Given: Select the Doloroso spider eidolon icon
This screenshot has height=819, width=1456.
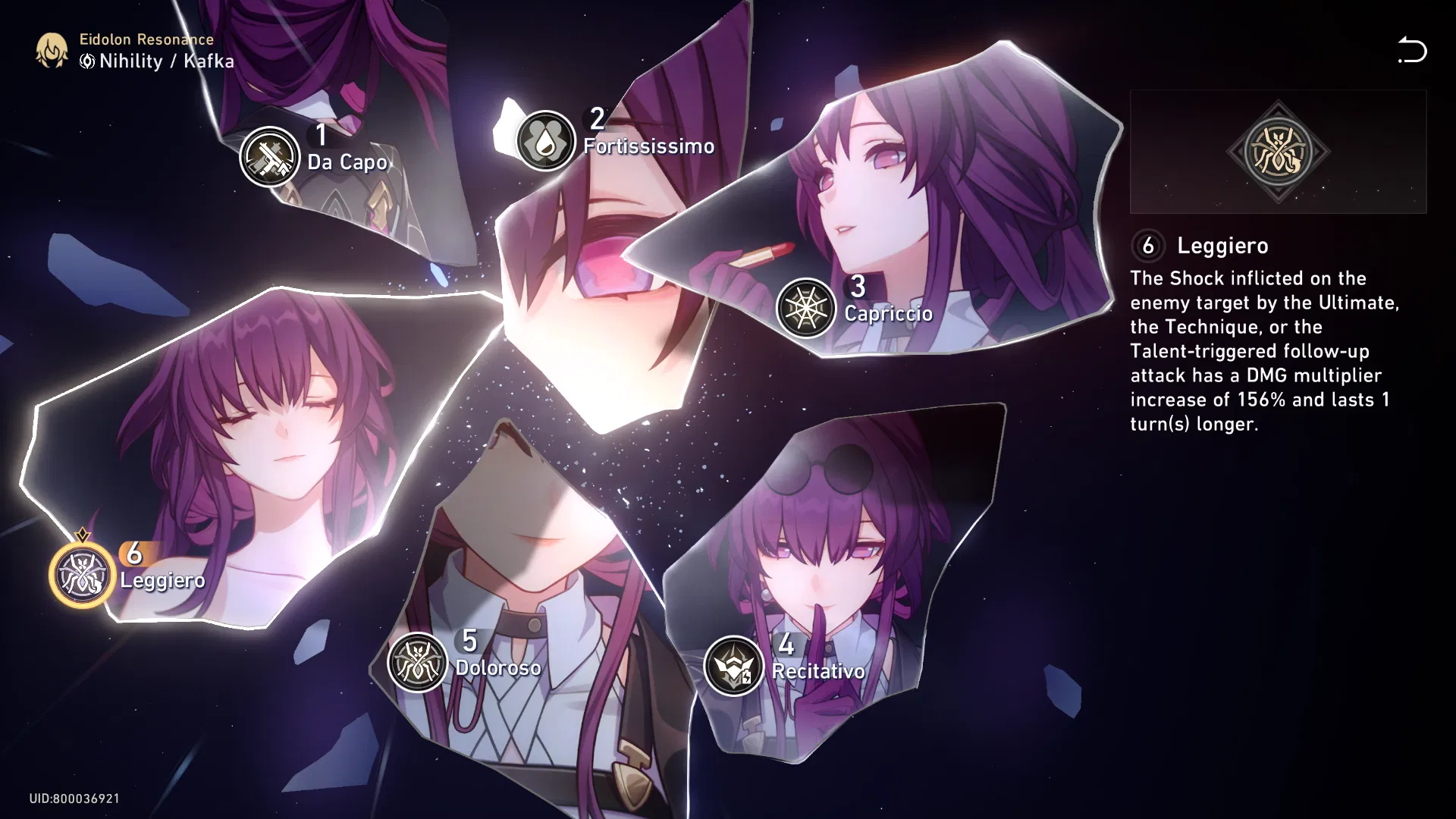Looking at the screenshot, I should coord(416,662).
